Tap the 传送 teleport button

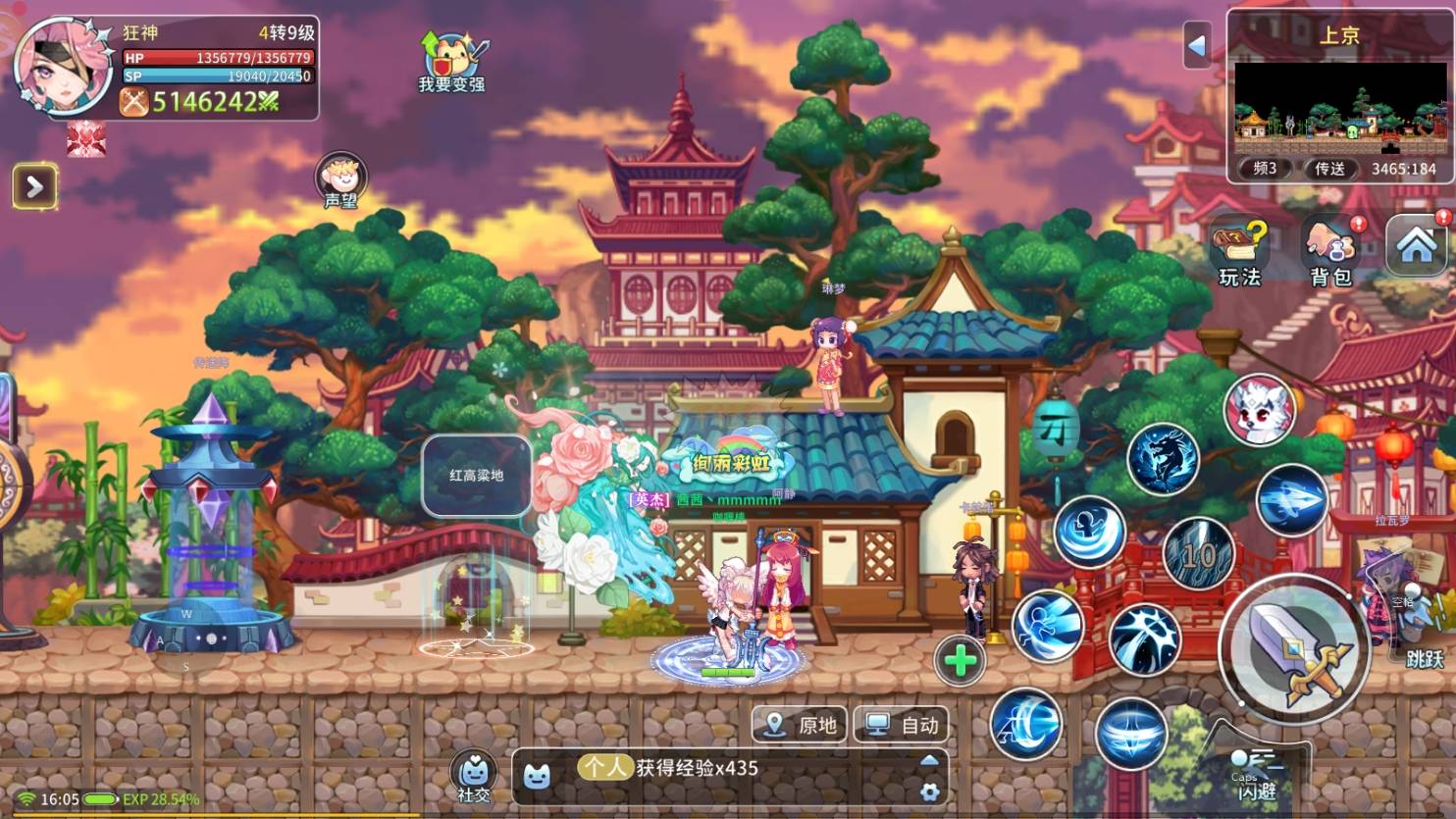click(x=1330, y=168)
